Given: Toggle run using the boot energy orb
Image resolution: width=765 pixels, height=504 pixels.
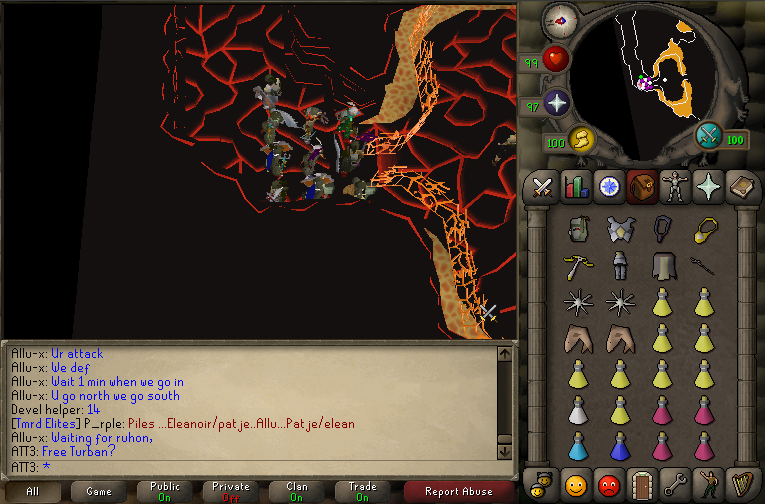Looking at the screenshot, I should [x=581, y=140].
